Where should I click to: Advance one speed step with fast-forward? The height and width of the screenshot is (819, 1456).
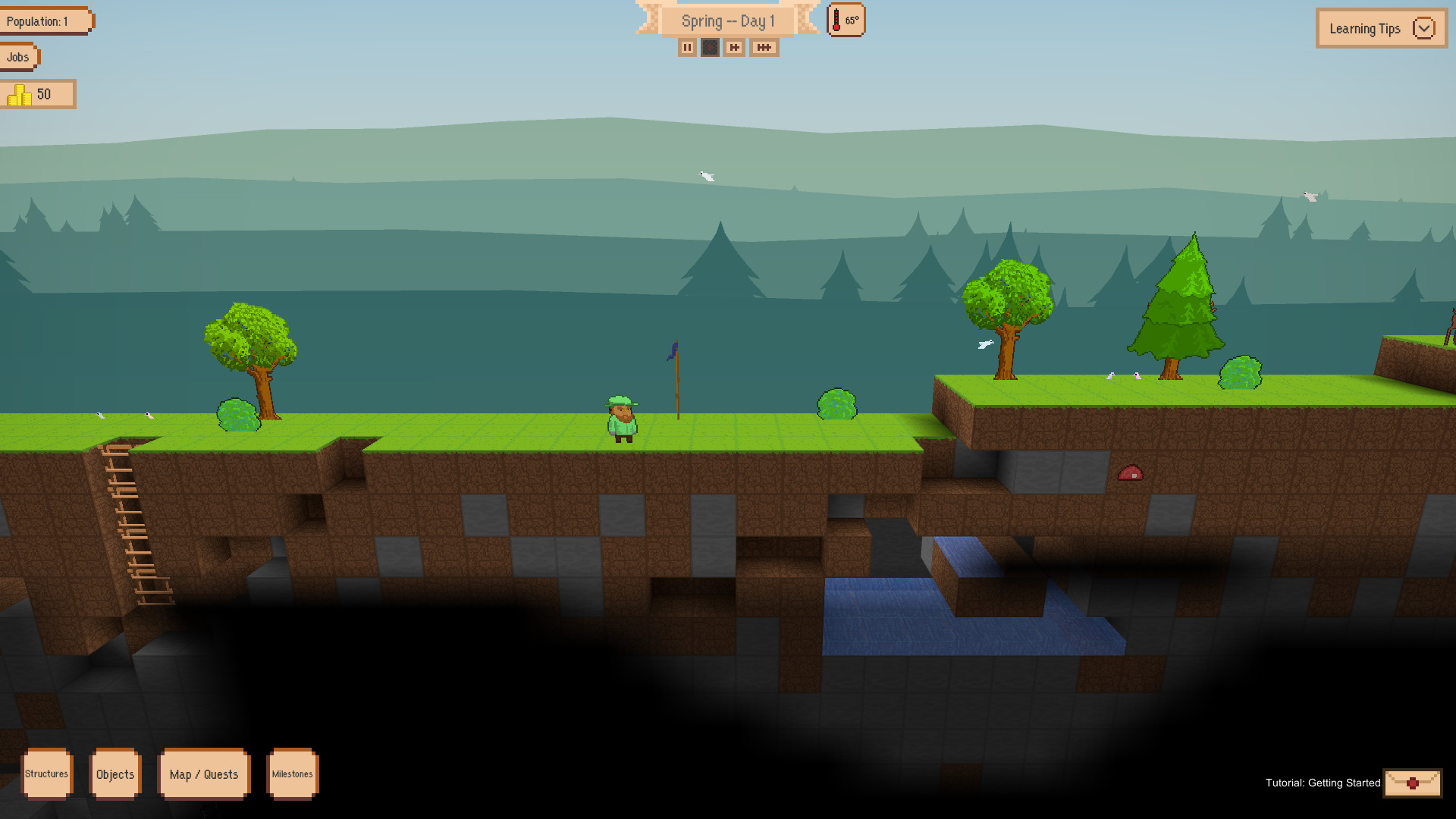733,47
